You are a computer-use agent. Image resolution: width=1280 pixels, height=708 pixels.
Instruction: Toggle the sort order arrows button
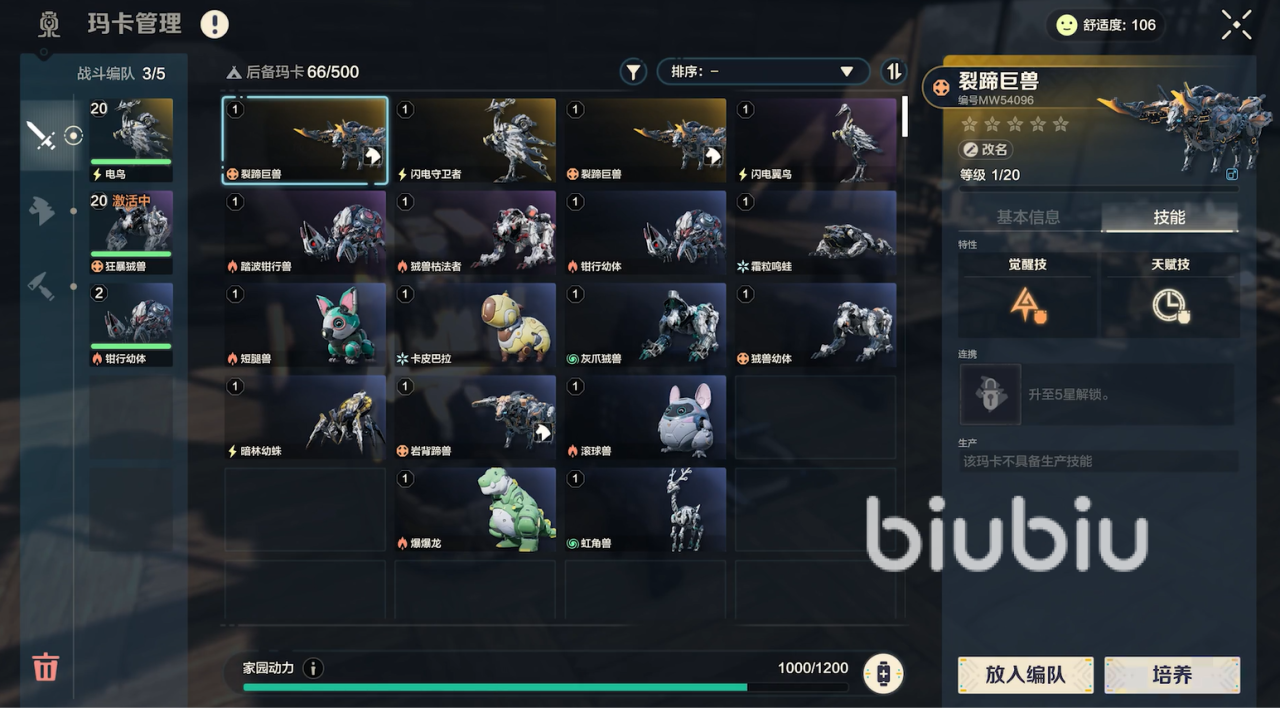[x=893, y=72]
